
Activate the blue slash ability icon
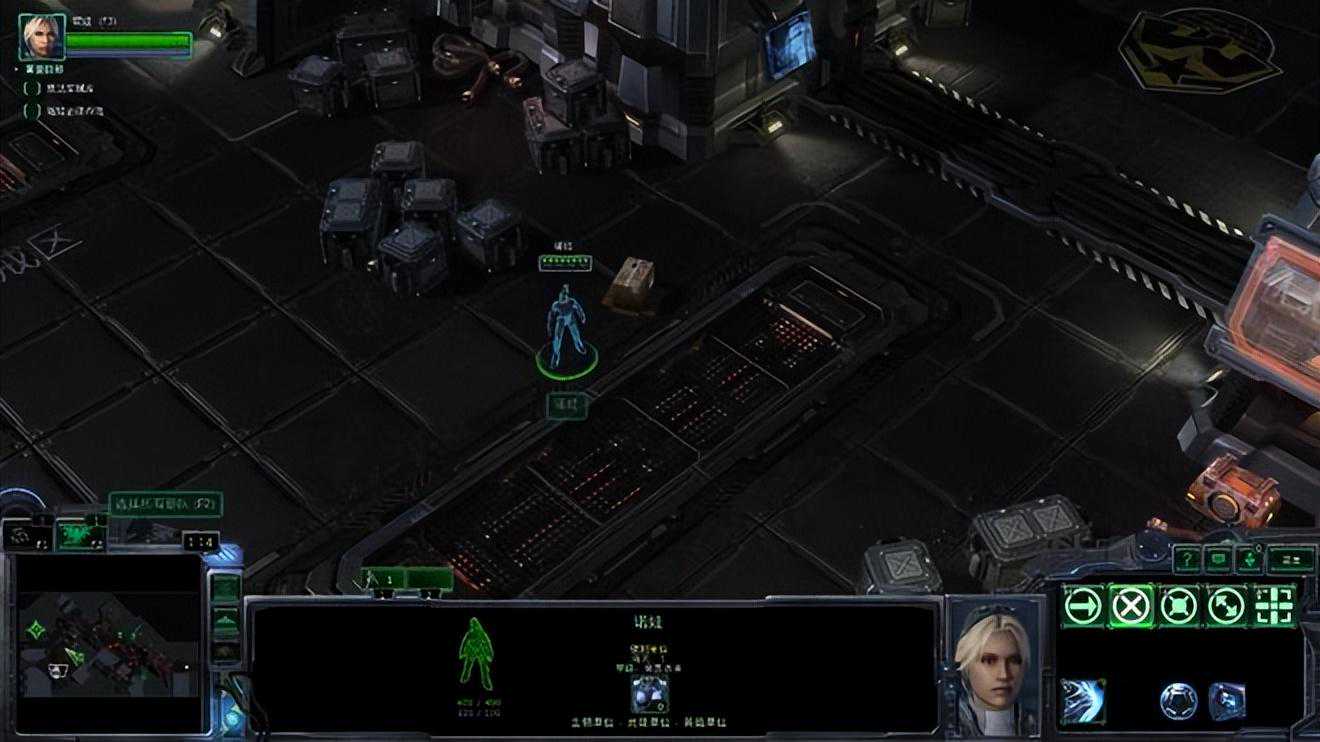[x=1083, y=699]
